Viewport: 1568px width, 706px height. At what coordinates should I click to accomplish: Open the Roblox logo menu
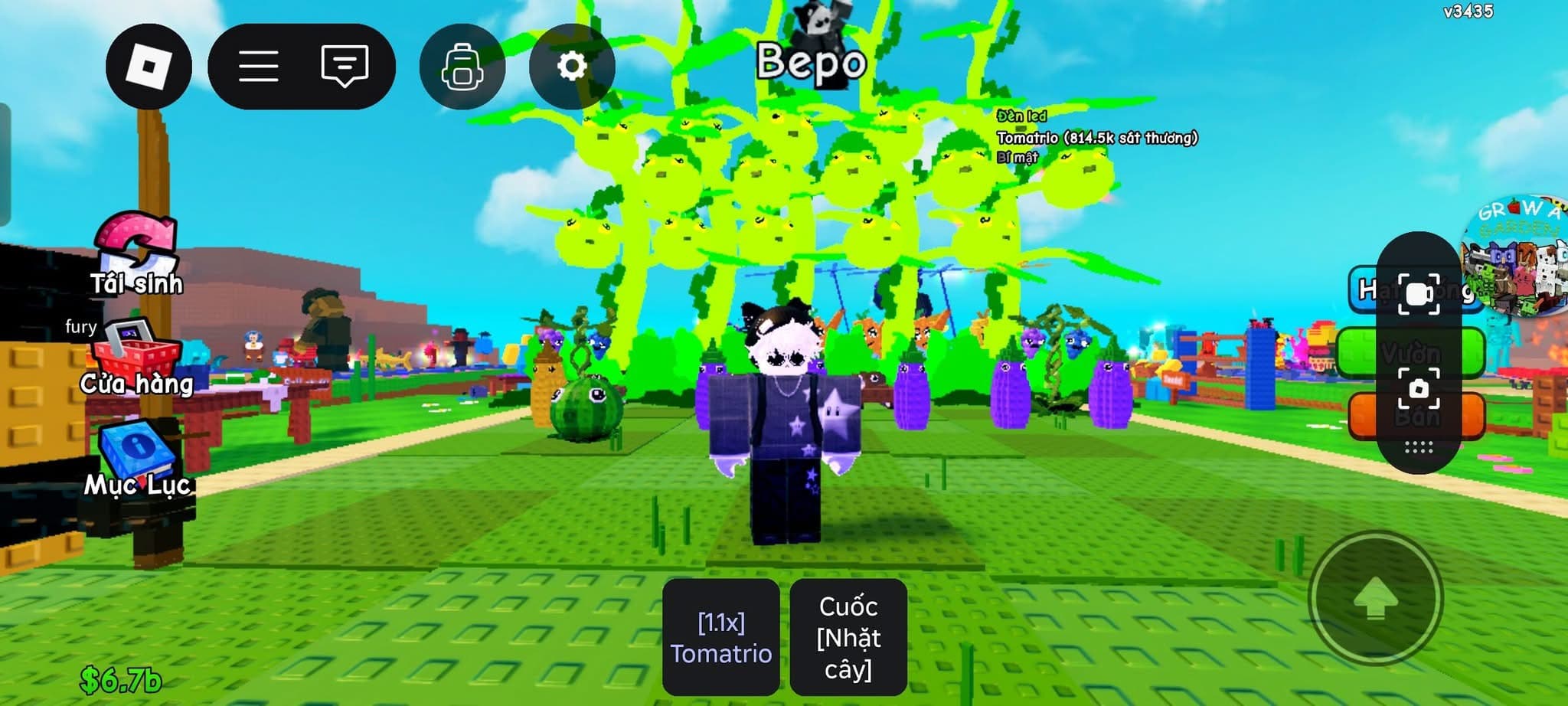pos(149,67)
